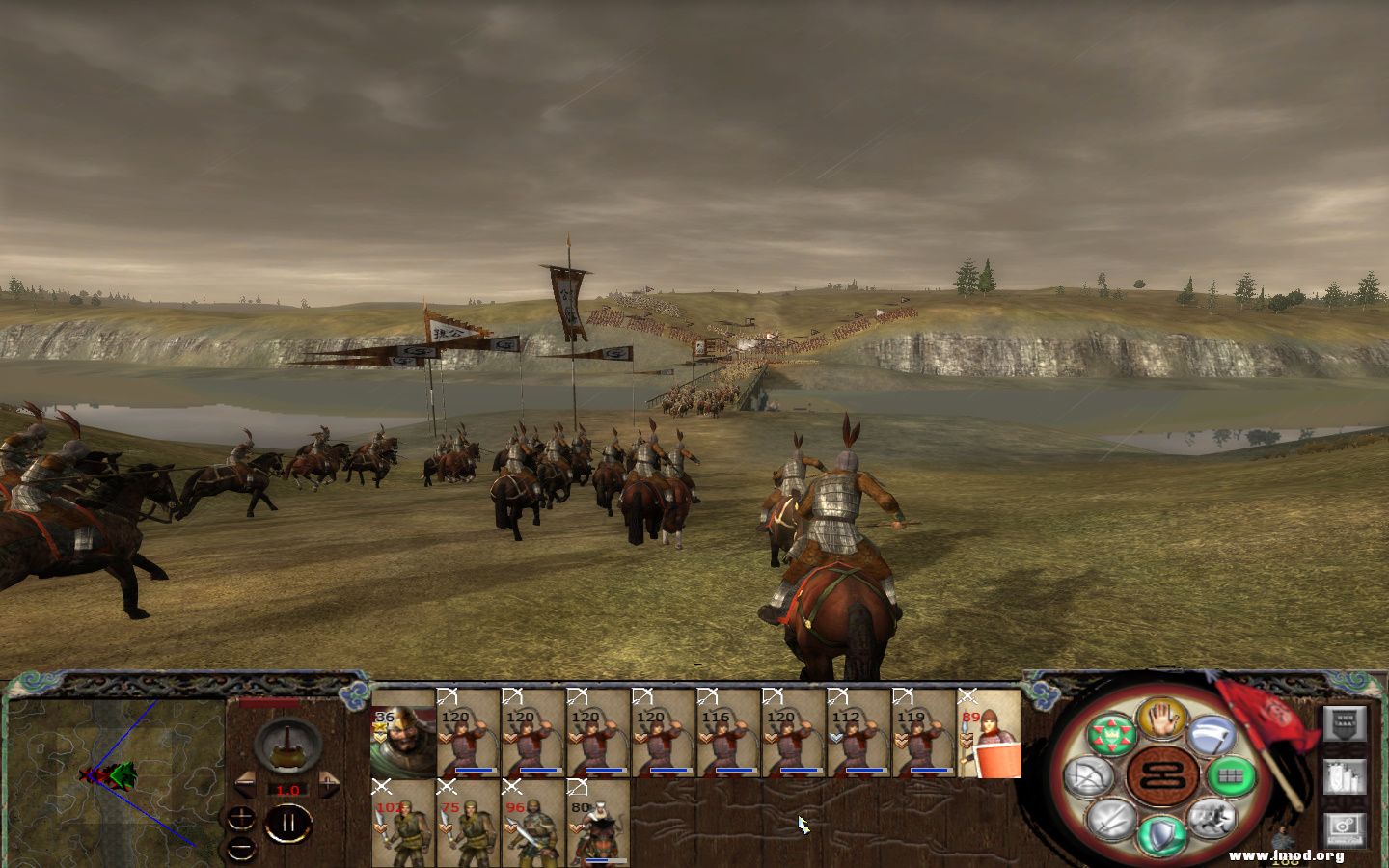The height and width of the screenshot is (868, 1389).
Task: Zoom in the minimap with the plus button
Action: [240, 818]
